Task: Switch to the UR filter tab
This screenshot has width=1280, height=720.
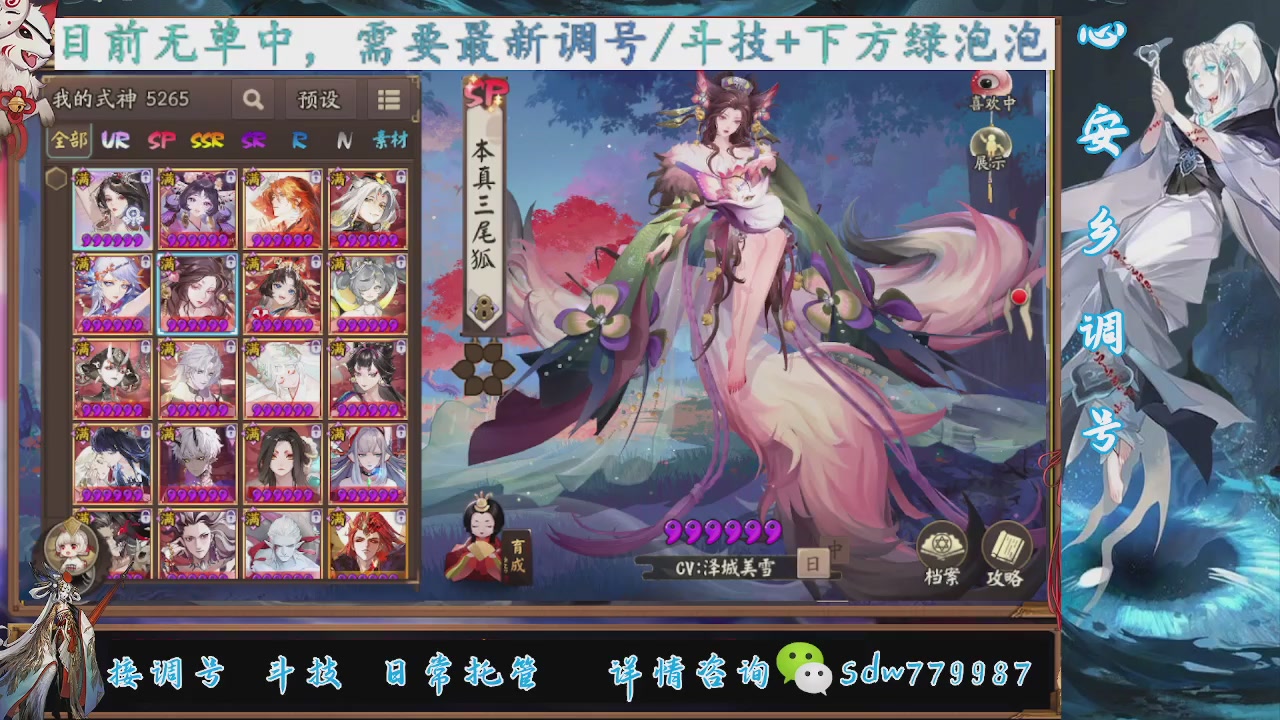Action: click(x=113, y=141)
